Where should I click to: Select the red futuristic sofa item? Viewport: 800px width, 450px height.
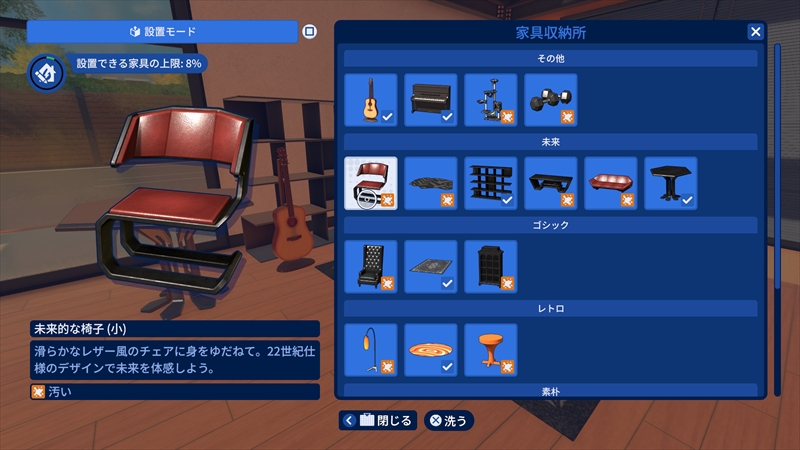coord(611,183)
